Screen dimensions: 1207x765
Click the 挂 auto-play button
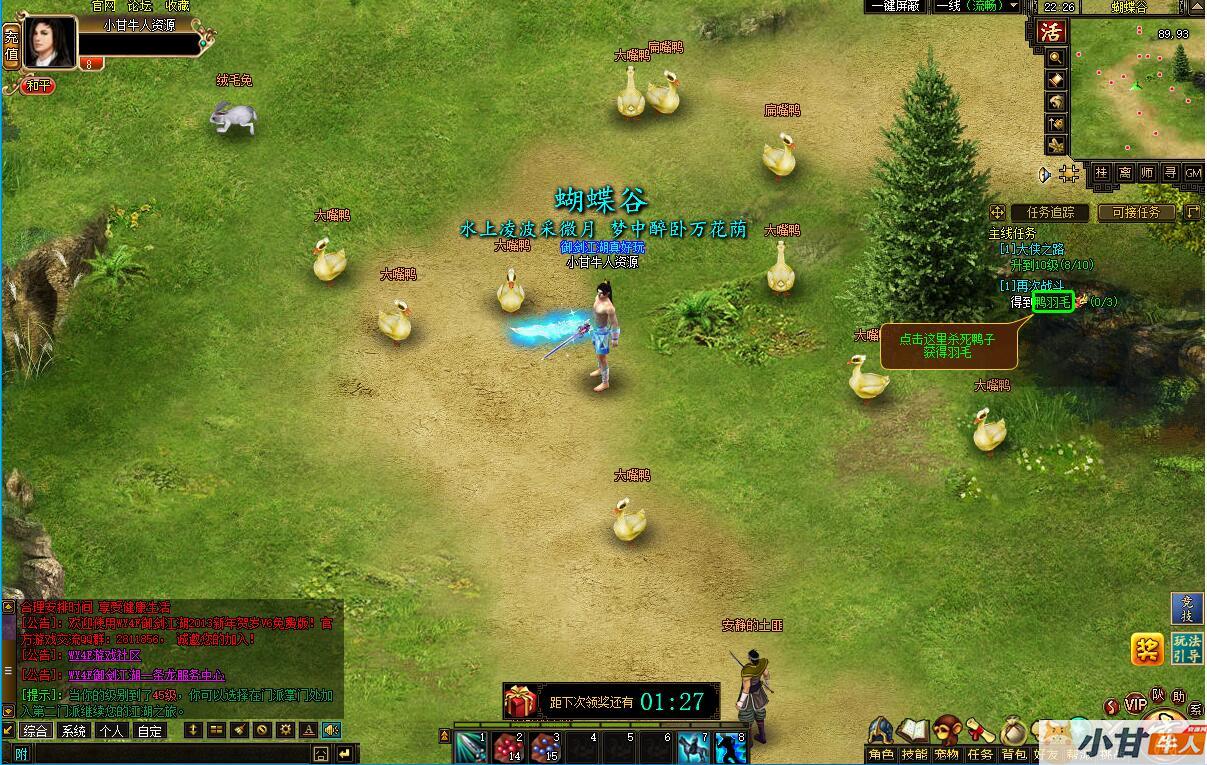[1101, 173]
